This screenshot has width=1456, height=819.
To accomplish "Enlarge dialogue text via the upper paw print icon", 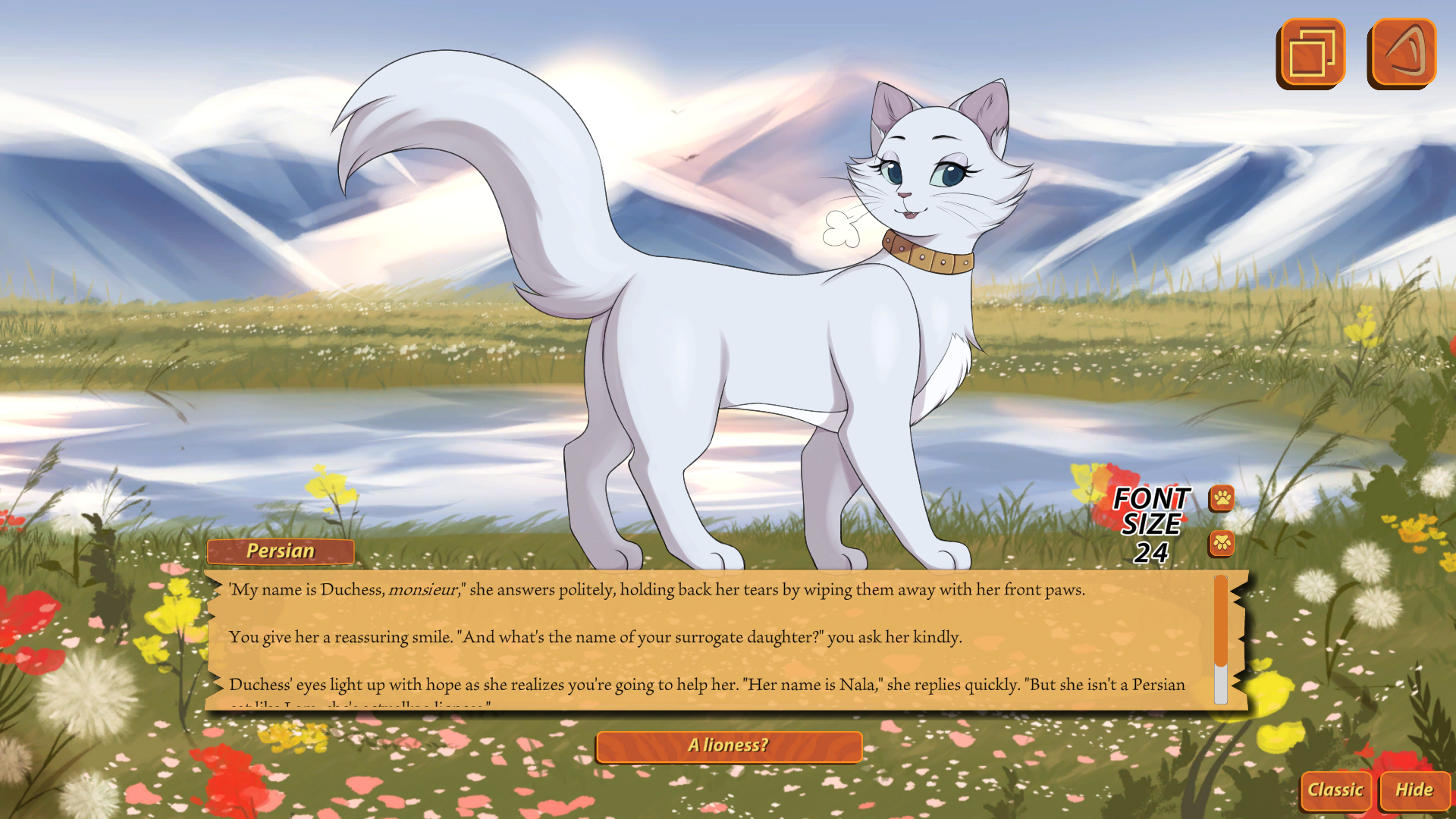I will [x=1220, y=500].
